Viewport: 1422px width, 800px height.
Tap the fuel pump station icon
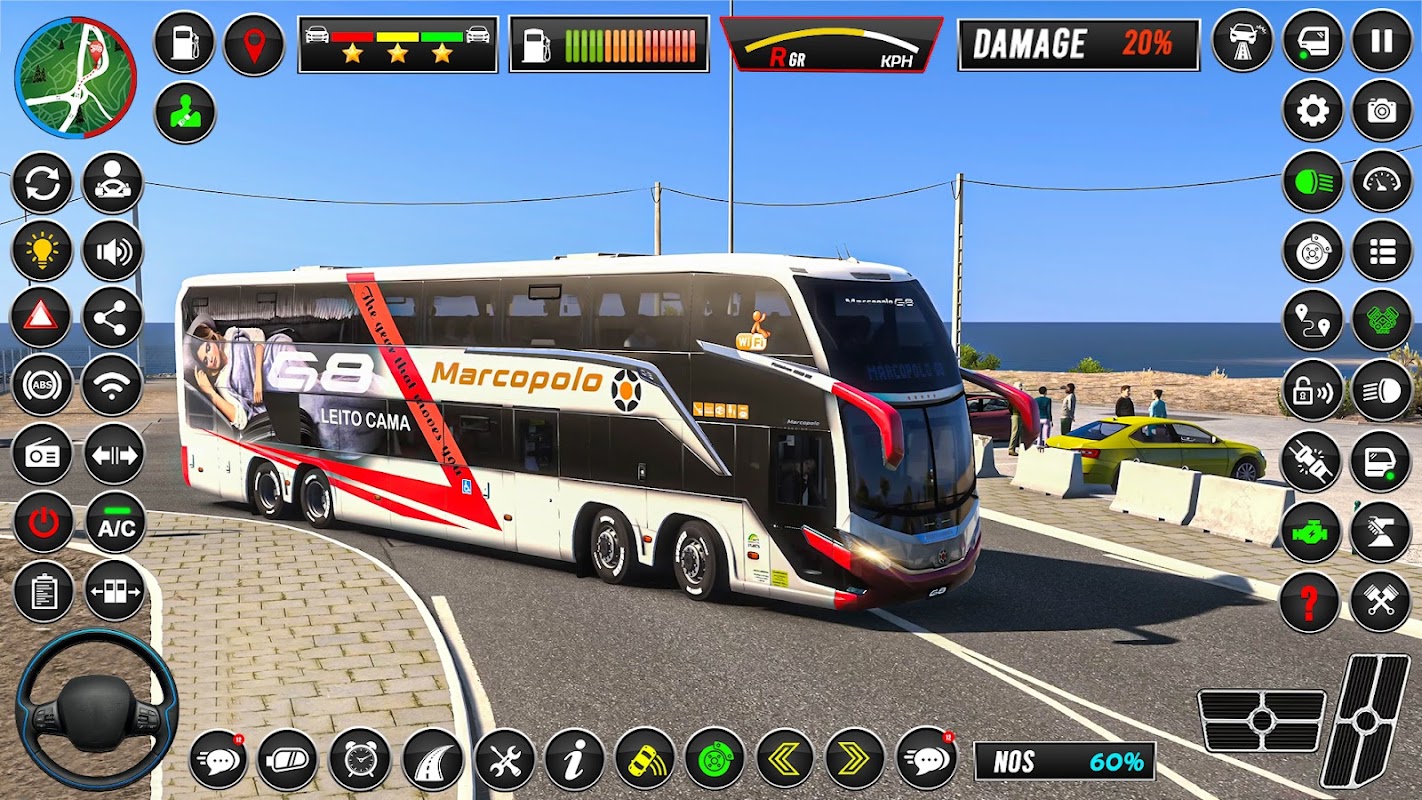pyautogui.click(x=184, y=43)
